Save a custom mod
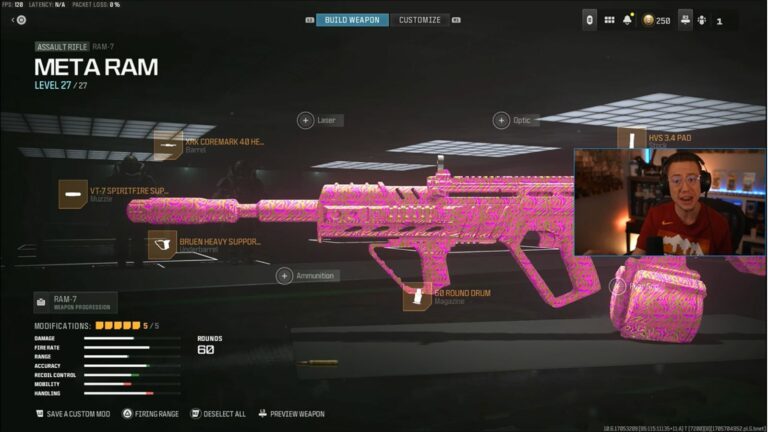The width and height of the screenshot is (768, 432). click(68, 413)
